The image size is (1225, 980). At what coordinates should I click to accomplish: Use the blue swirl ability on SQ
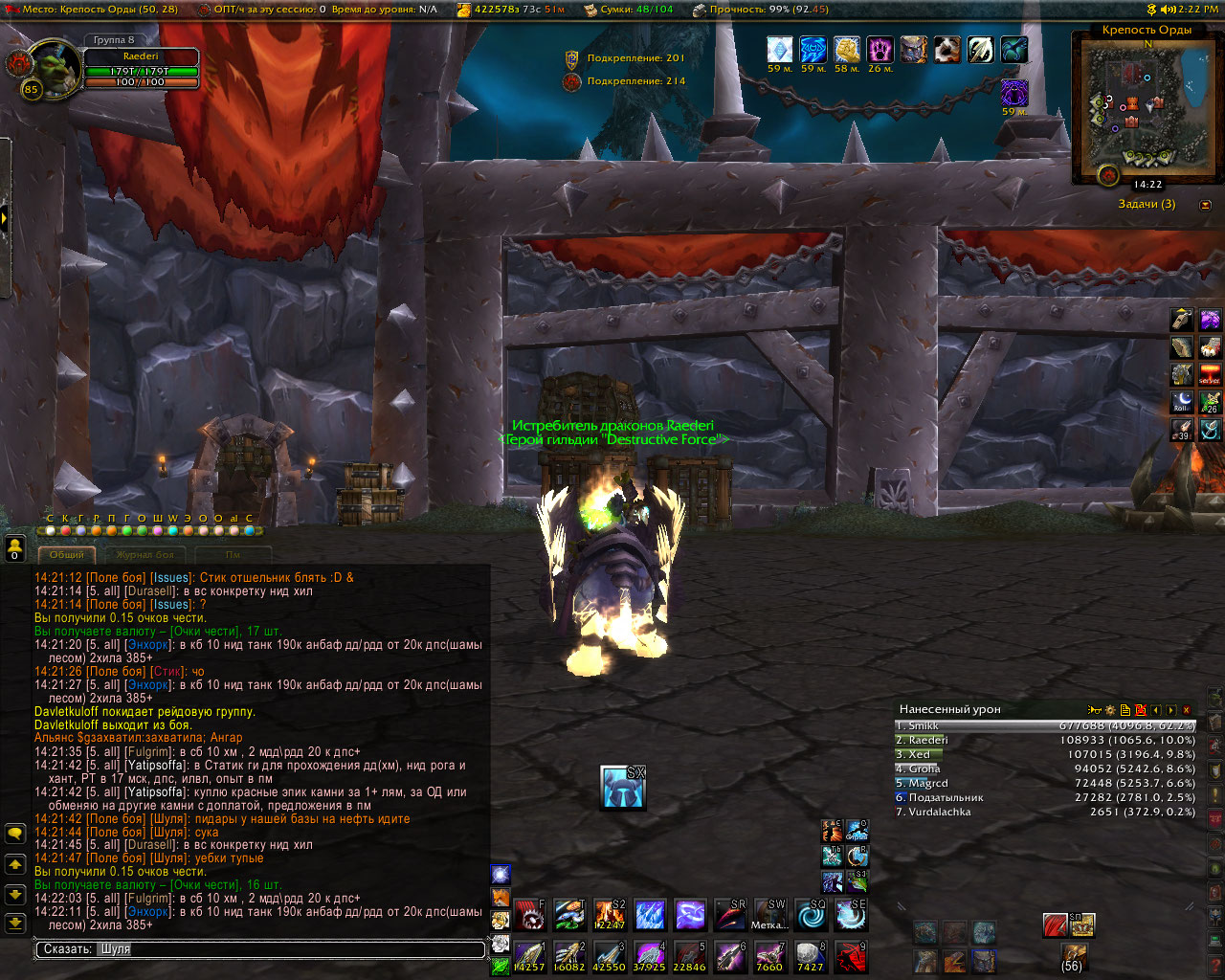(811, 915)
